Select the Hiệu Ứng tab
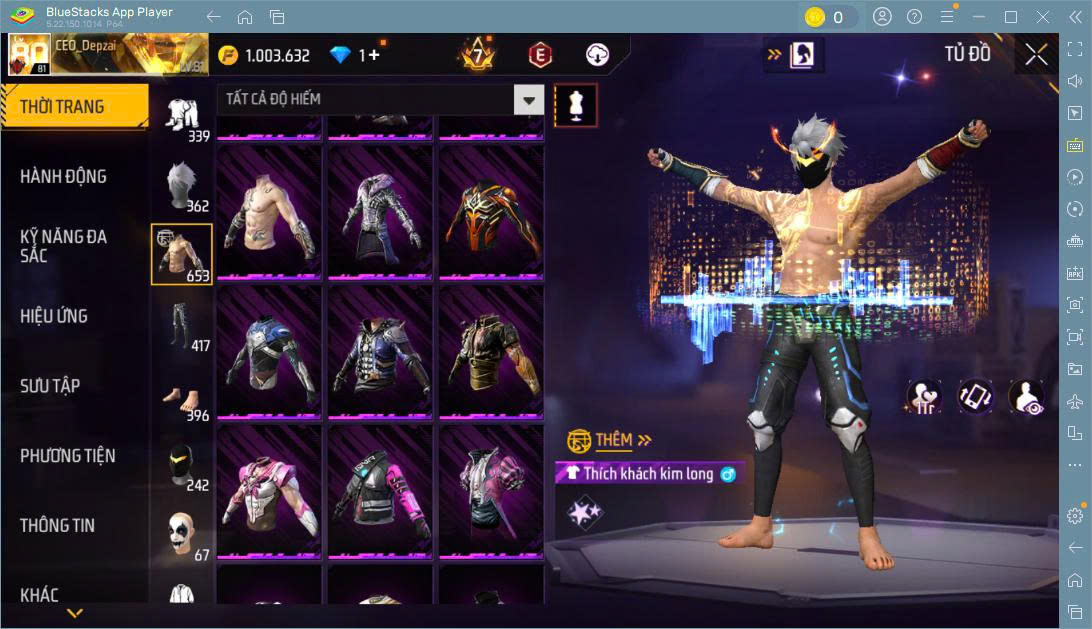The height and width of the screenshot is (629, 1092). pyautogui.click(x=54, y=316)
